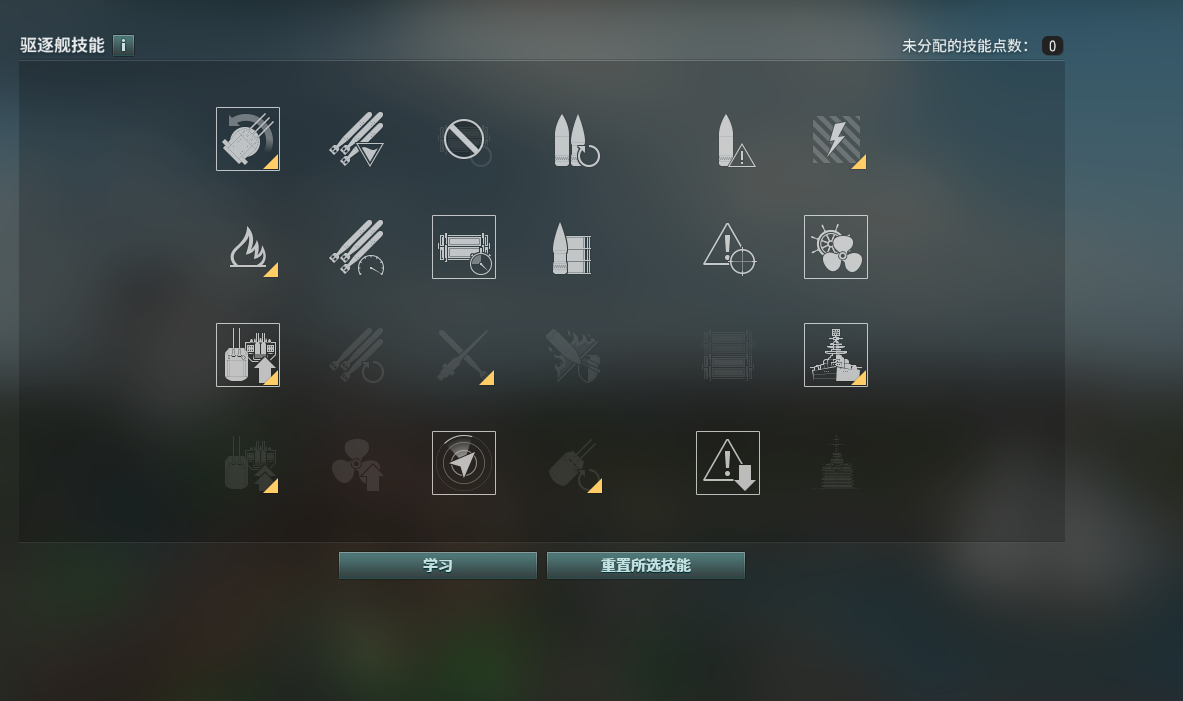Viewport: 1183px width, 701px height.
Task: Choose the flame icon skill
Action: pyautogui.click(x=248, y=247)
